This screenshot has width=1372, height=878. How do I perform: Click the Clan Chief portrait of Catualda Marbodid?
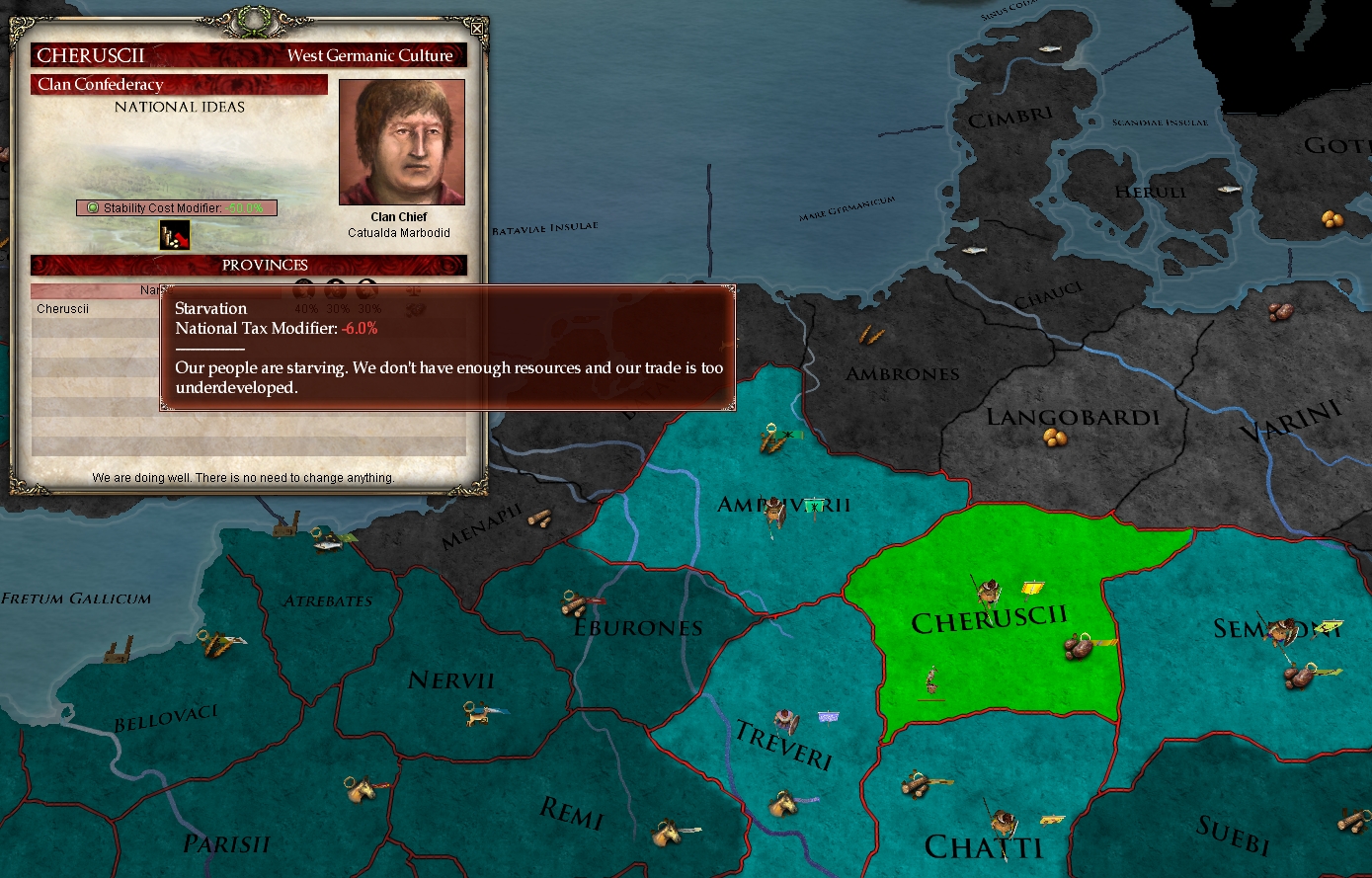pyautogui.click(x=401, y=143)
